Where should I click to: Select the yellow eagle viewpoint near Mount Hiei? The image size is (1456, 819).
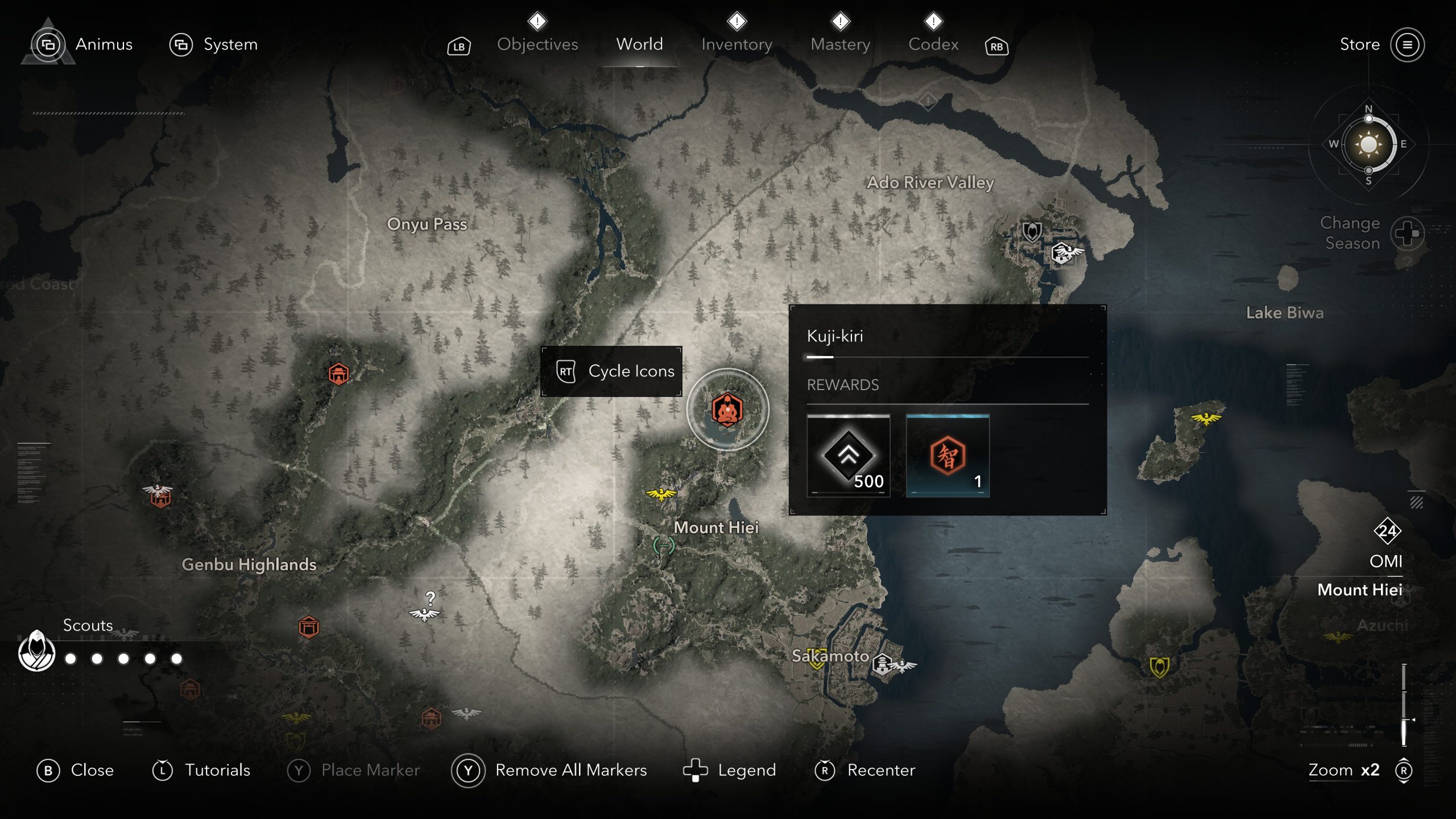(661, 494)
